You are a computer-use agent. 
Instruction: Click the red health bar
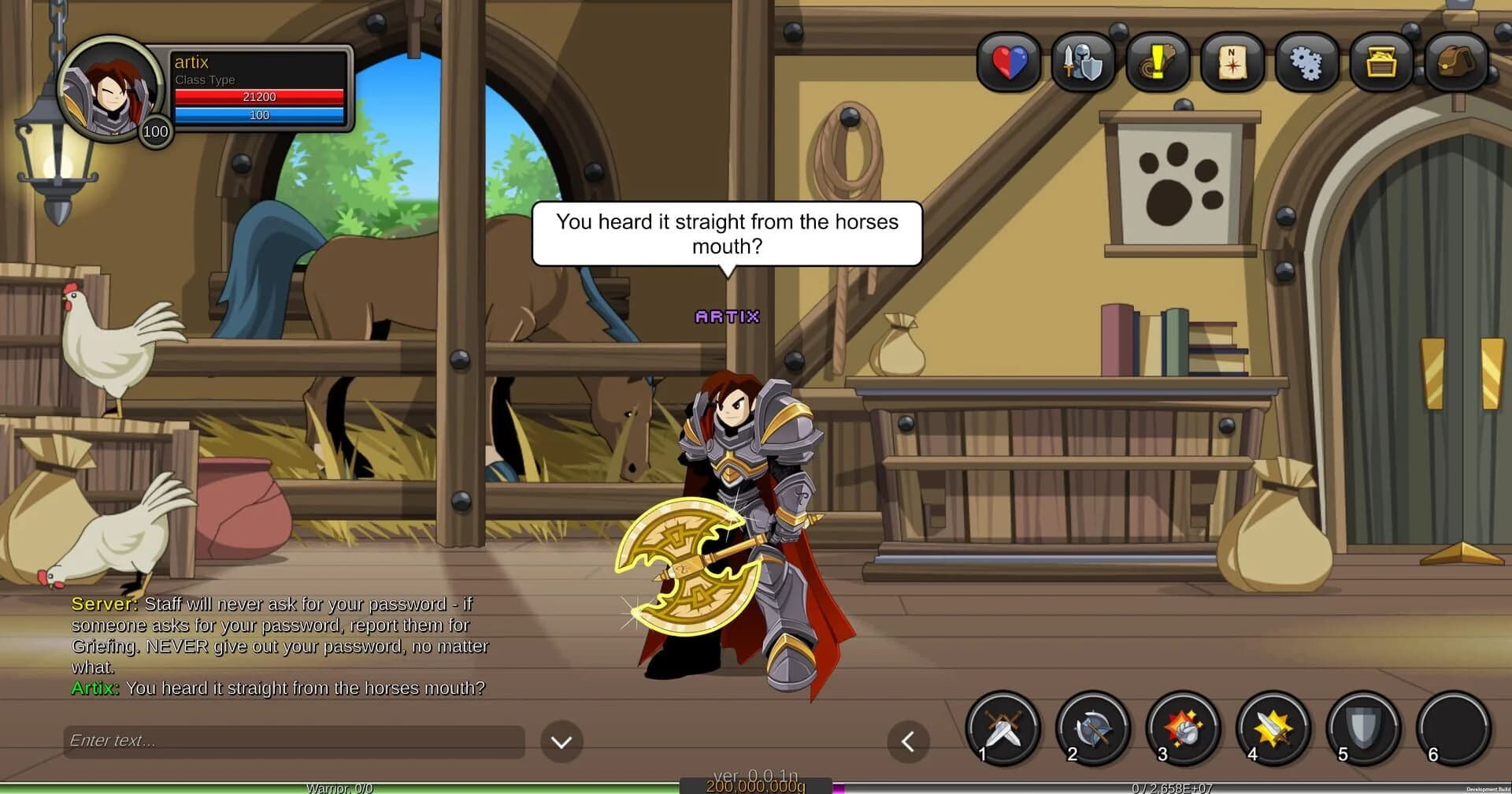click(258, 97)
